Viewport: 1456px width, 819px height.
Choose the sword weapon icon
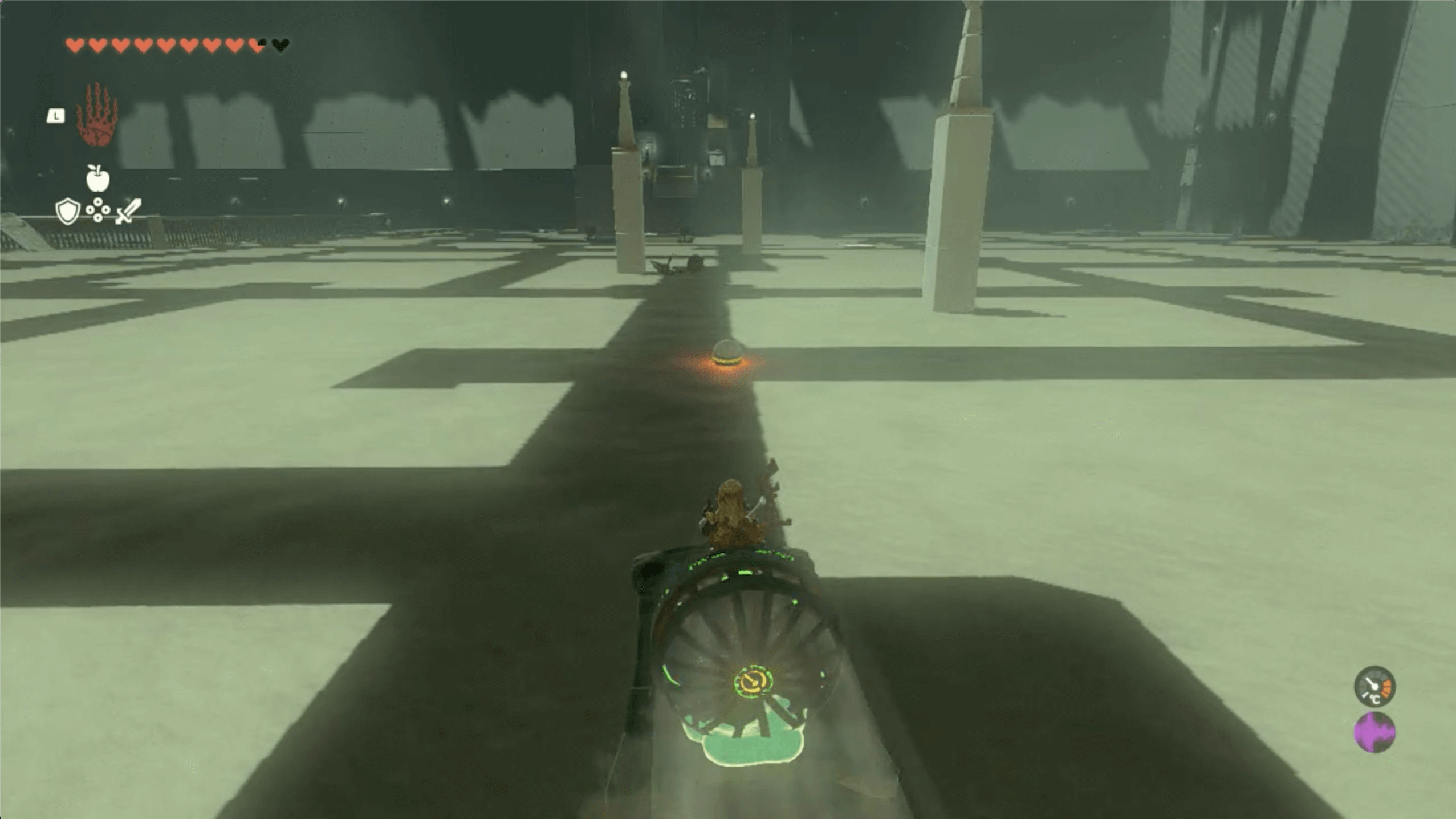128,212
